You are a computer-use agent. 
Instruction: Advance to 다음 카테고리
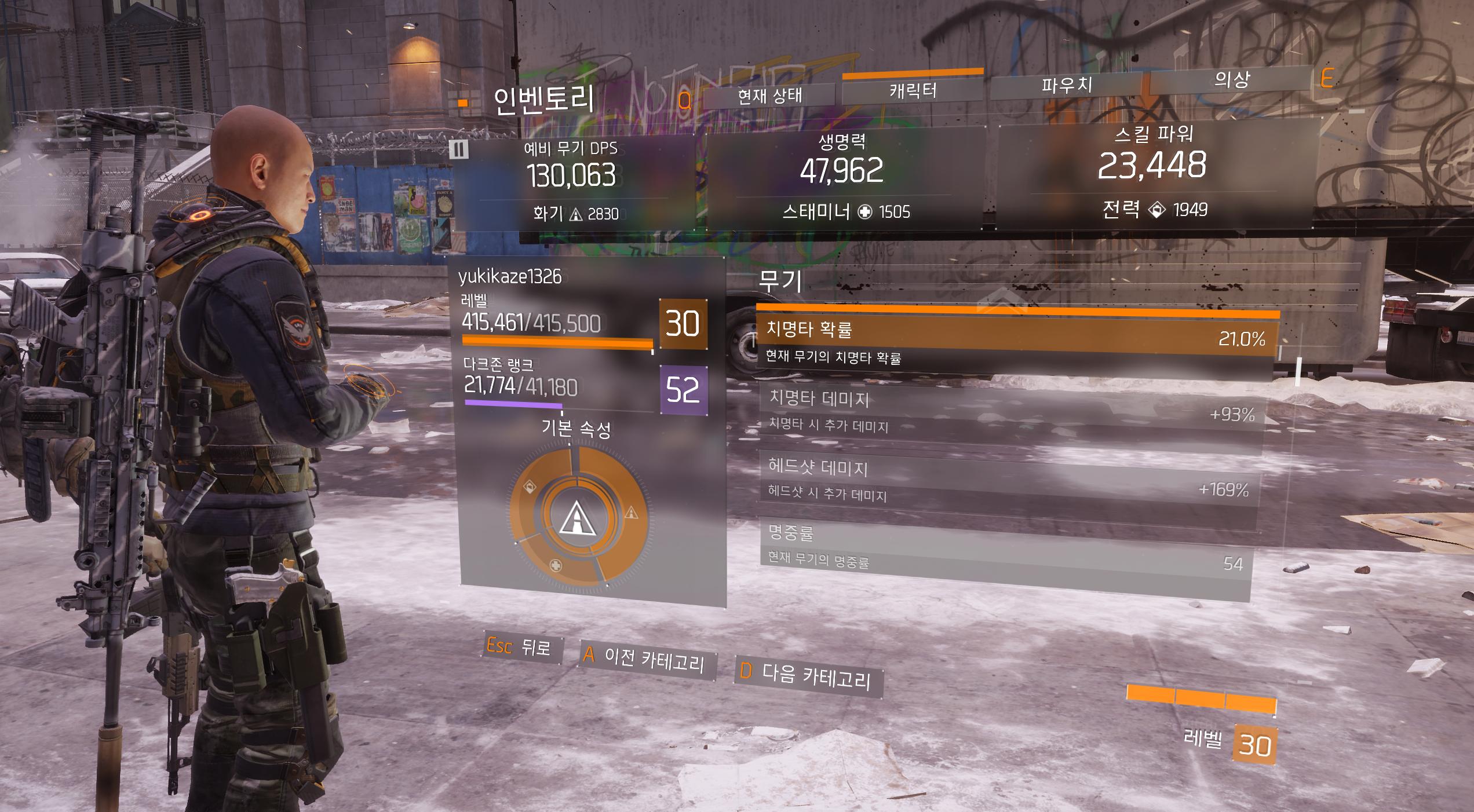(x=808, y=675)
